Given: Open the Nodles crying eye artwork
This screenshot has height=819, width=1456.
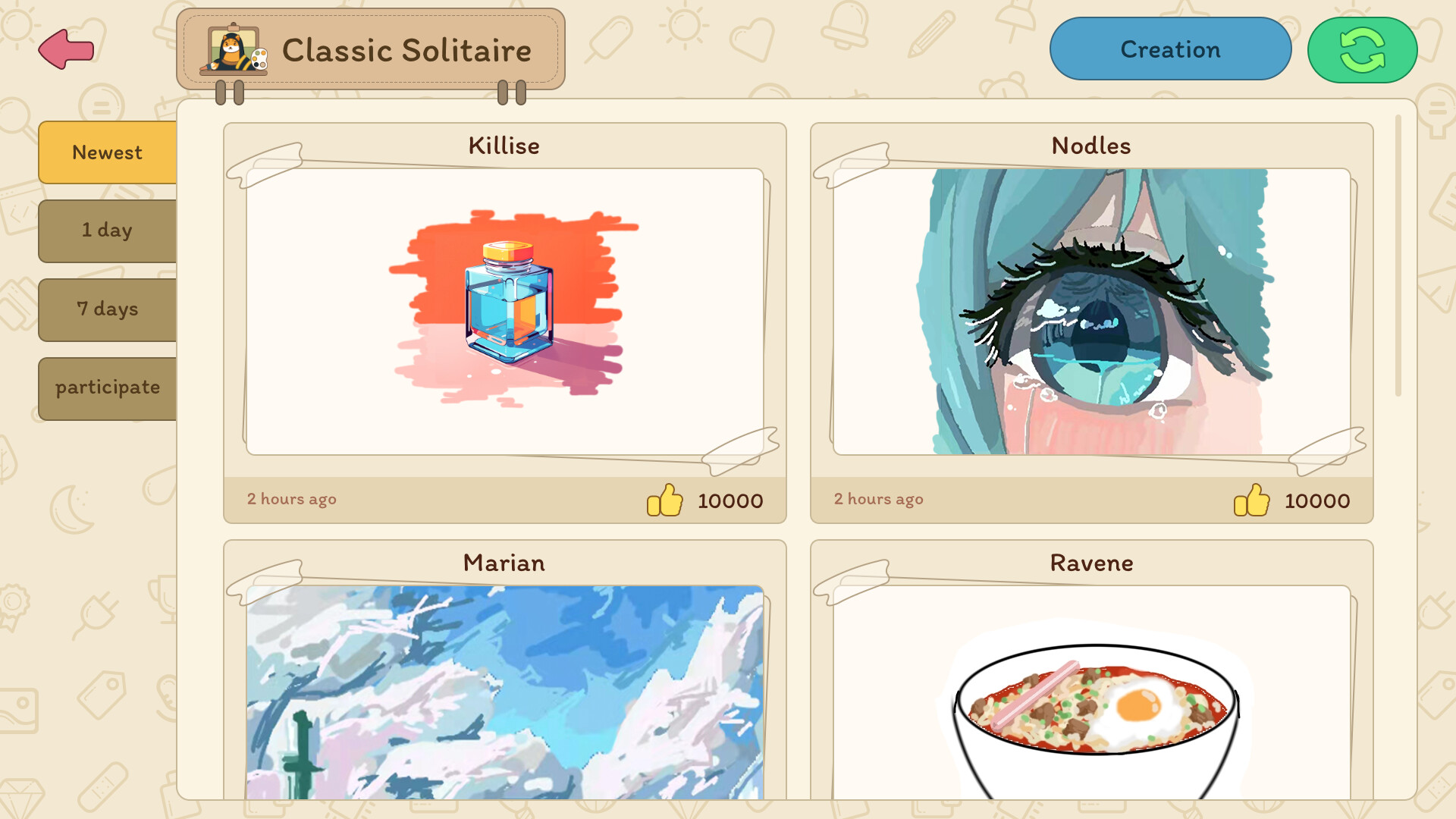Looking at the screenshot, I should pos(1092,311).
